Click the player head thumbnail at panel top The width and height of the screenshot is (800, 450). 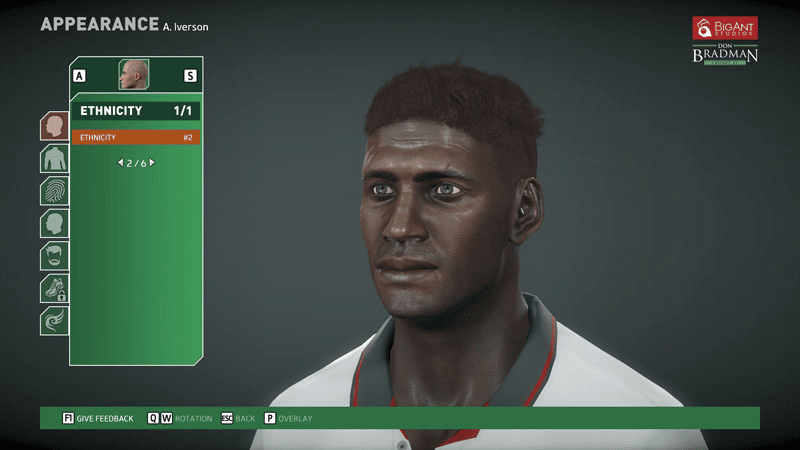click(x=134, y=74)
